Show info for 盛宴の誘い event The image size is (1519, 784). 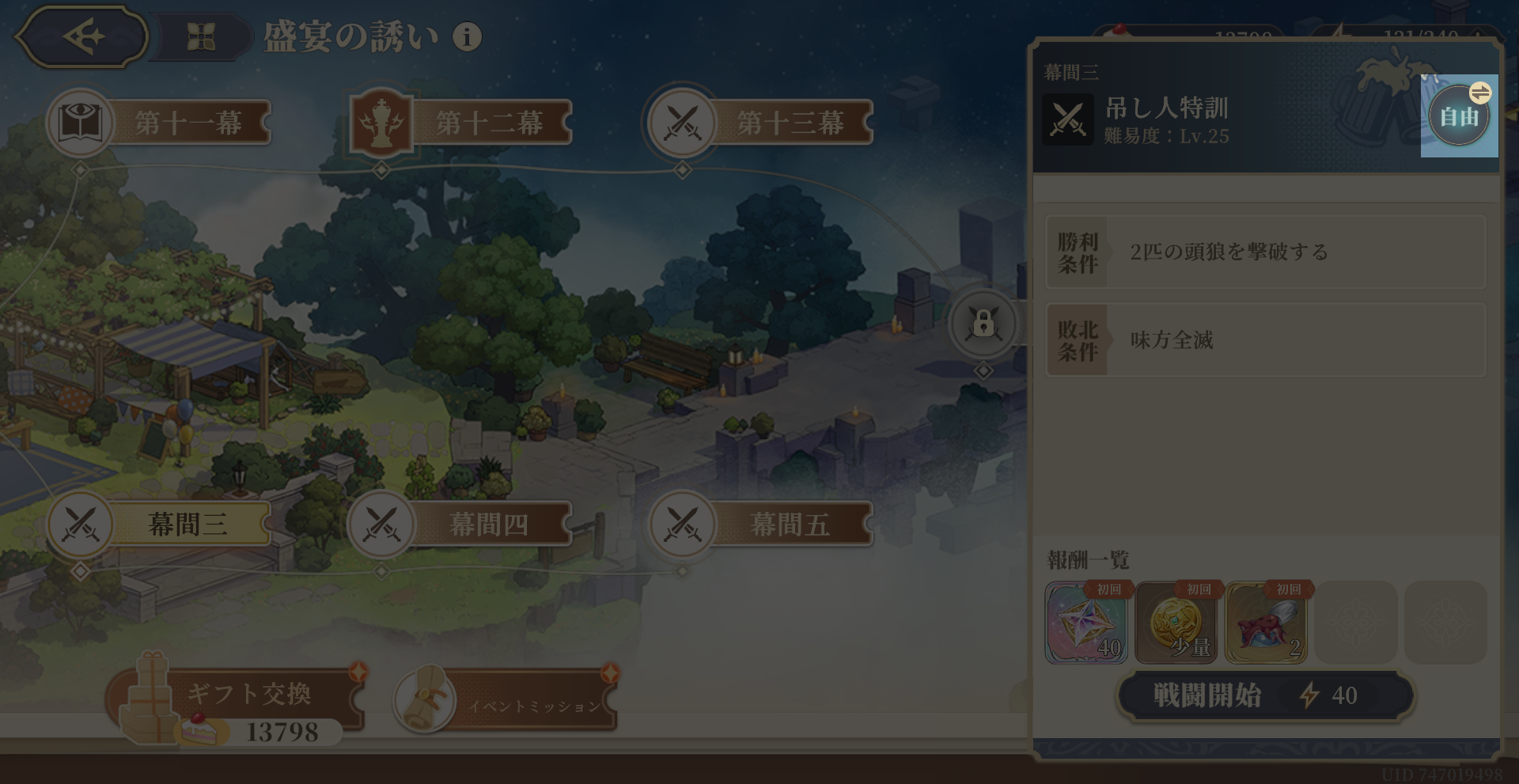click(x=467, y=36)
